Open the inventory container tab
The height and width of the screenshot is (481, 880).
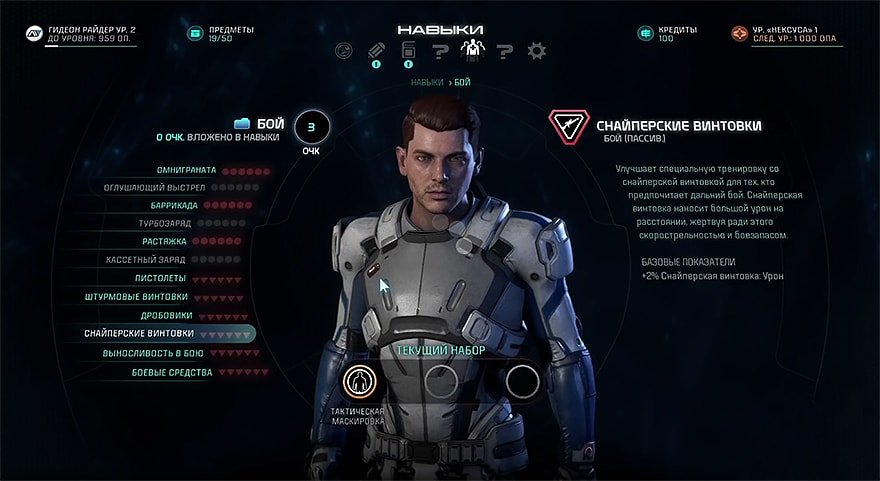click(x=409, y=50)
